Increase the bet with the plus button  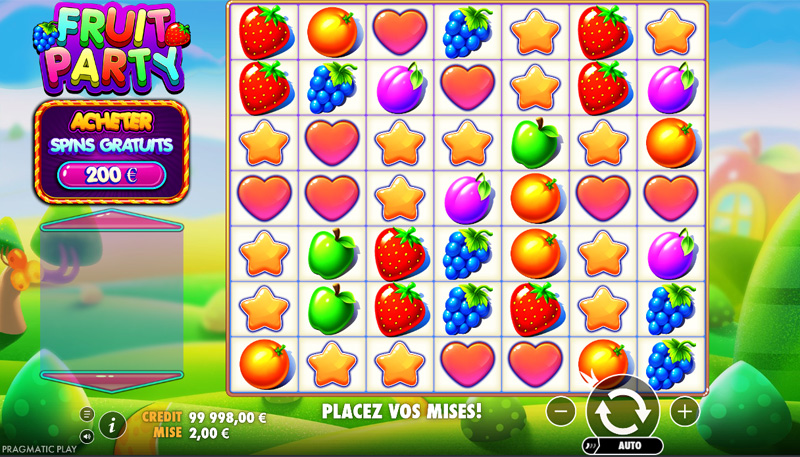(684, 410)
